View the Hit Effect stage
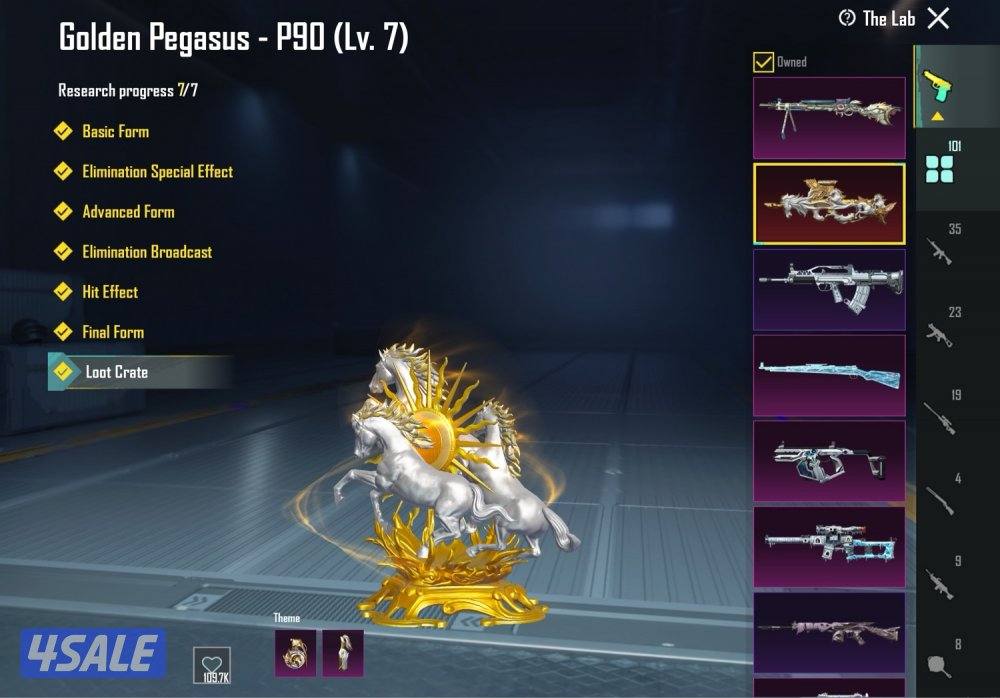The width and height of the screenshot is (1000, 698). click(110, 291)
